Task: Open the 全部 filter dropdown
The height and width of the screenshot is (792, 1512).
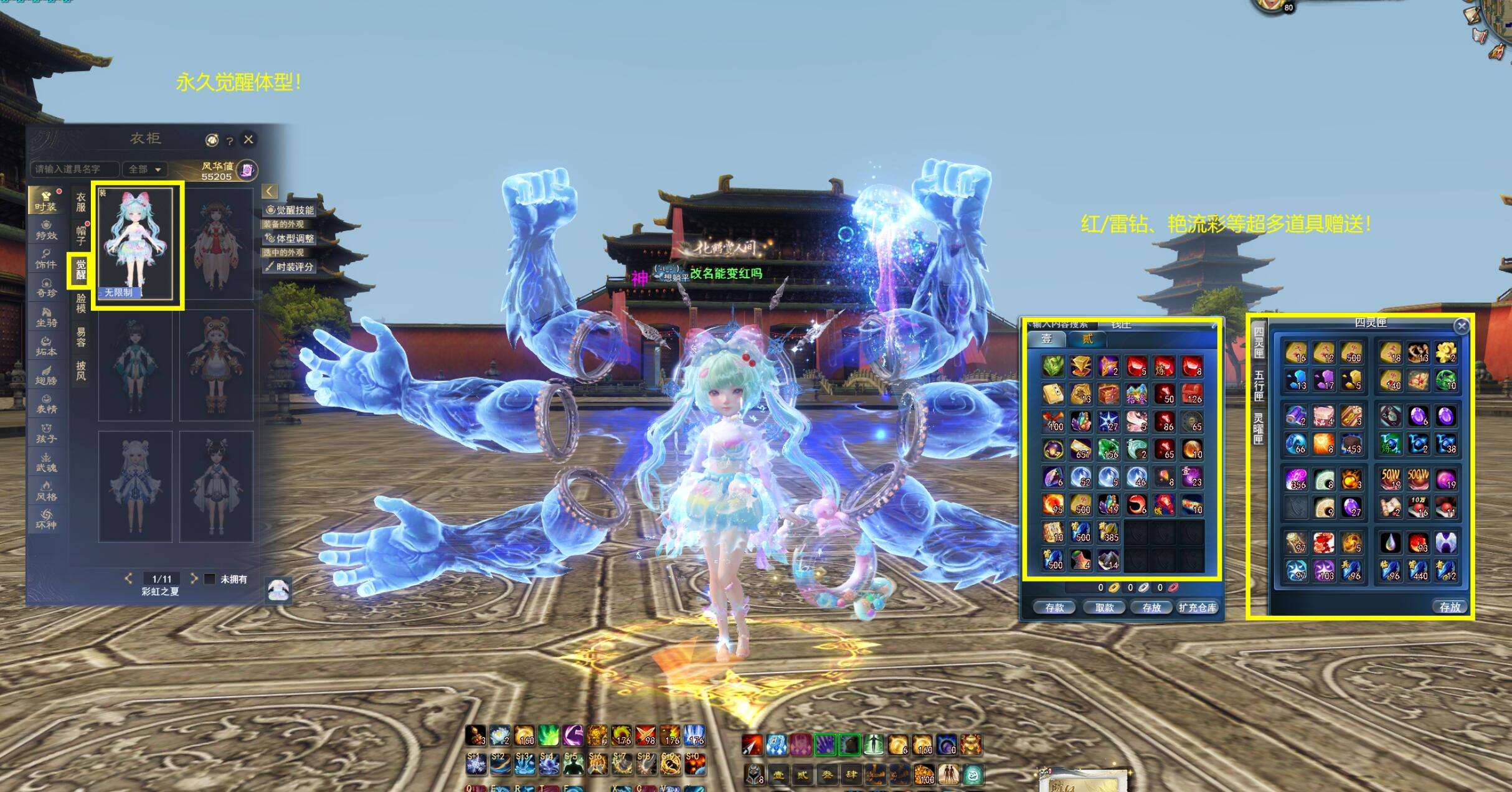Action: [x=144, y=169]
